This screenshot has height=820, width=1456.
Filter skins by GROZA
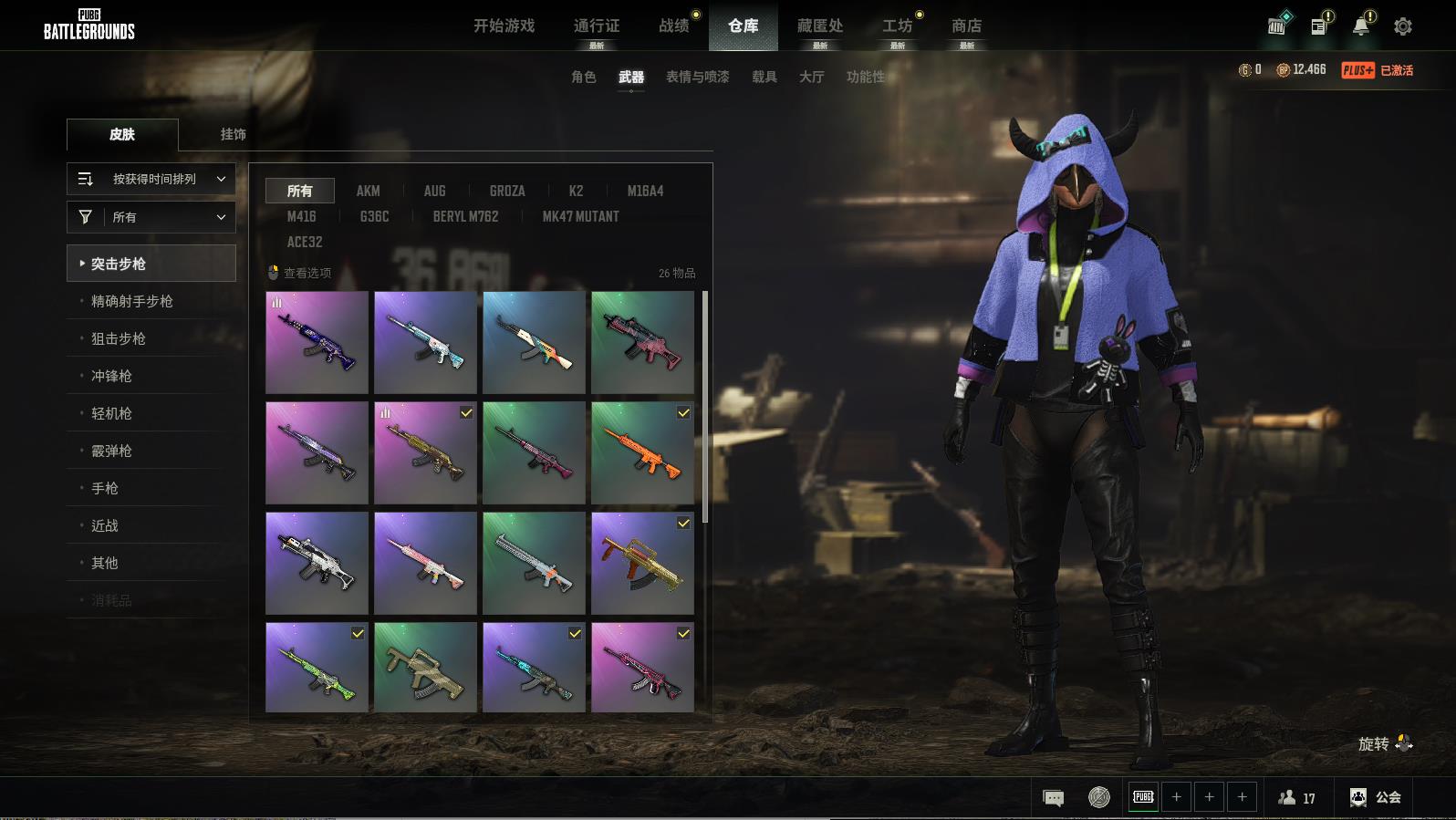[507, 191]
